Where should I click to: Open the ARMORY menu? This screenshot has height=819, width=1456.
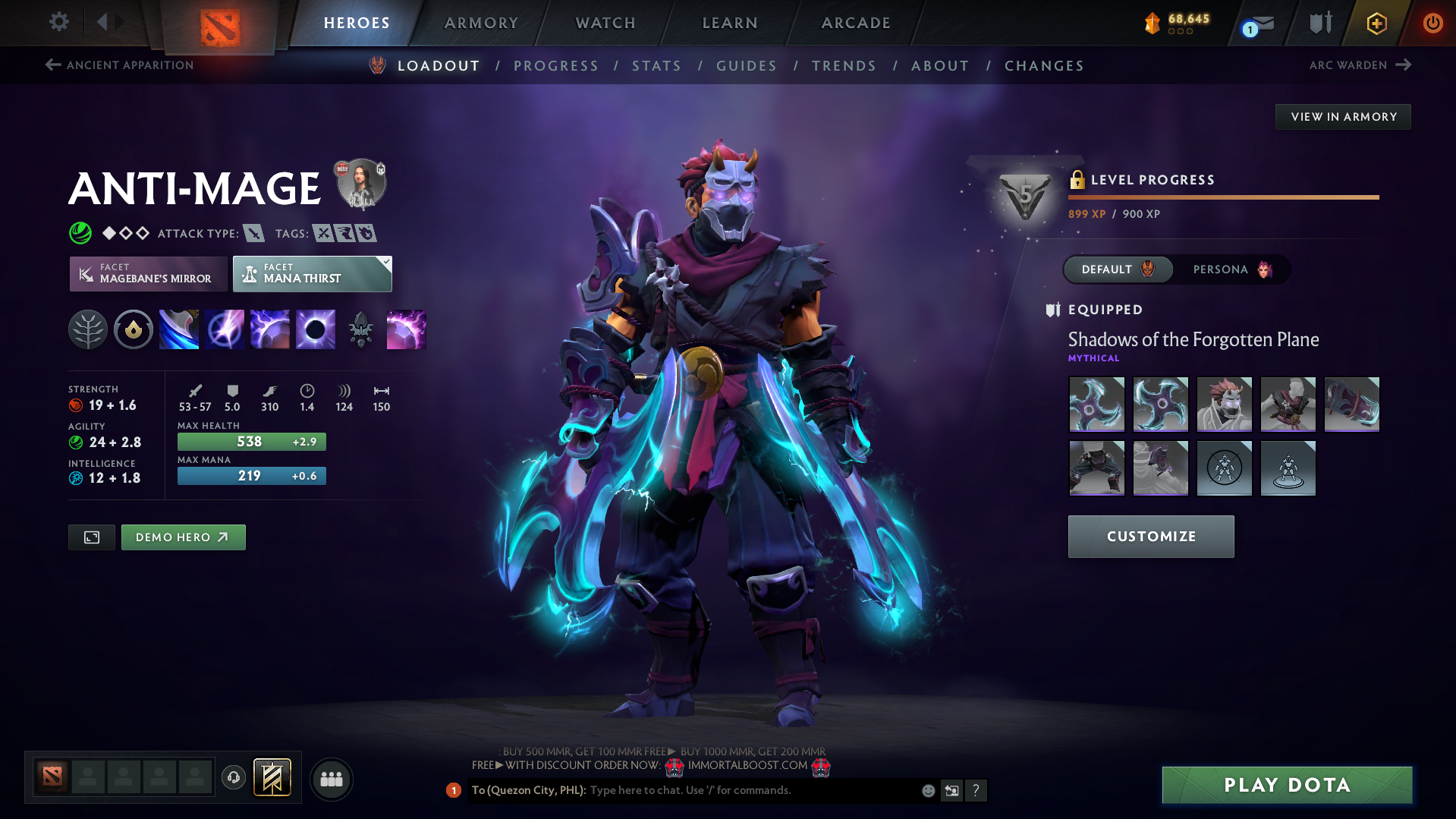(481, 23)
